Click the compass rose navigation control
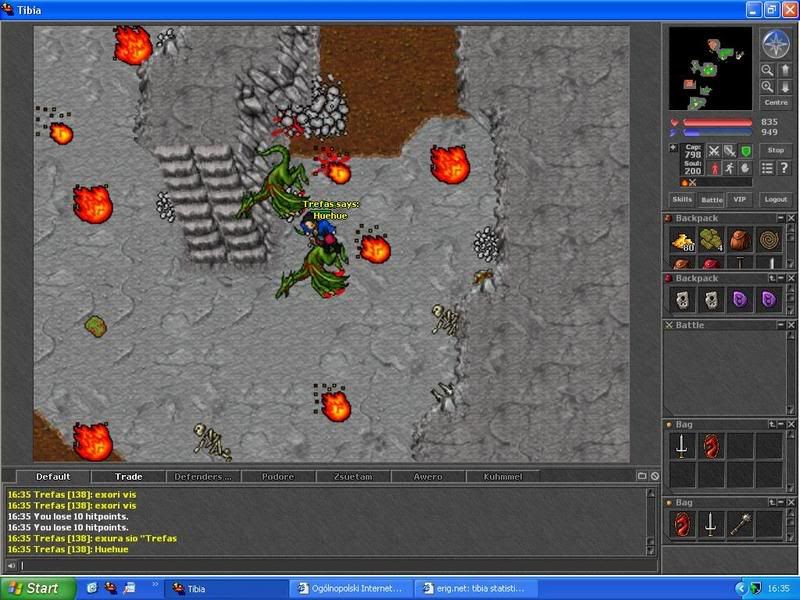 pyautogui.click(x=776, y=43)
